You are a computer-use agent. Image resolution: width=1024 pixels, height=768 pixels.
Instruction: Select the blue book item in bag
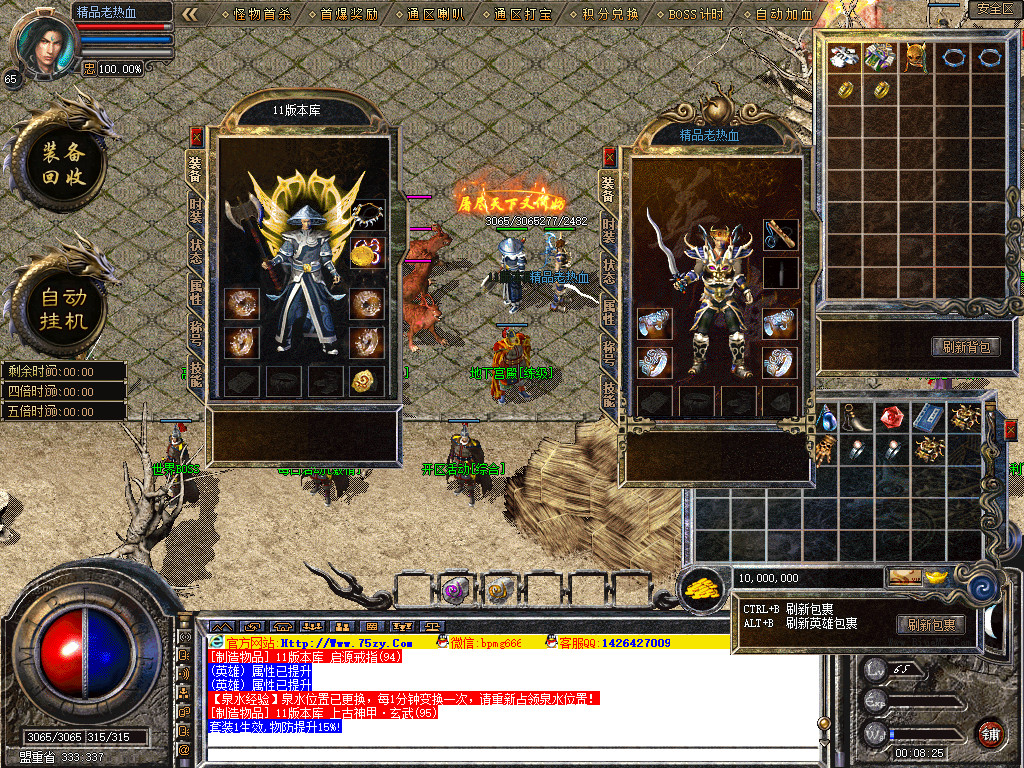[928, 417]
